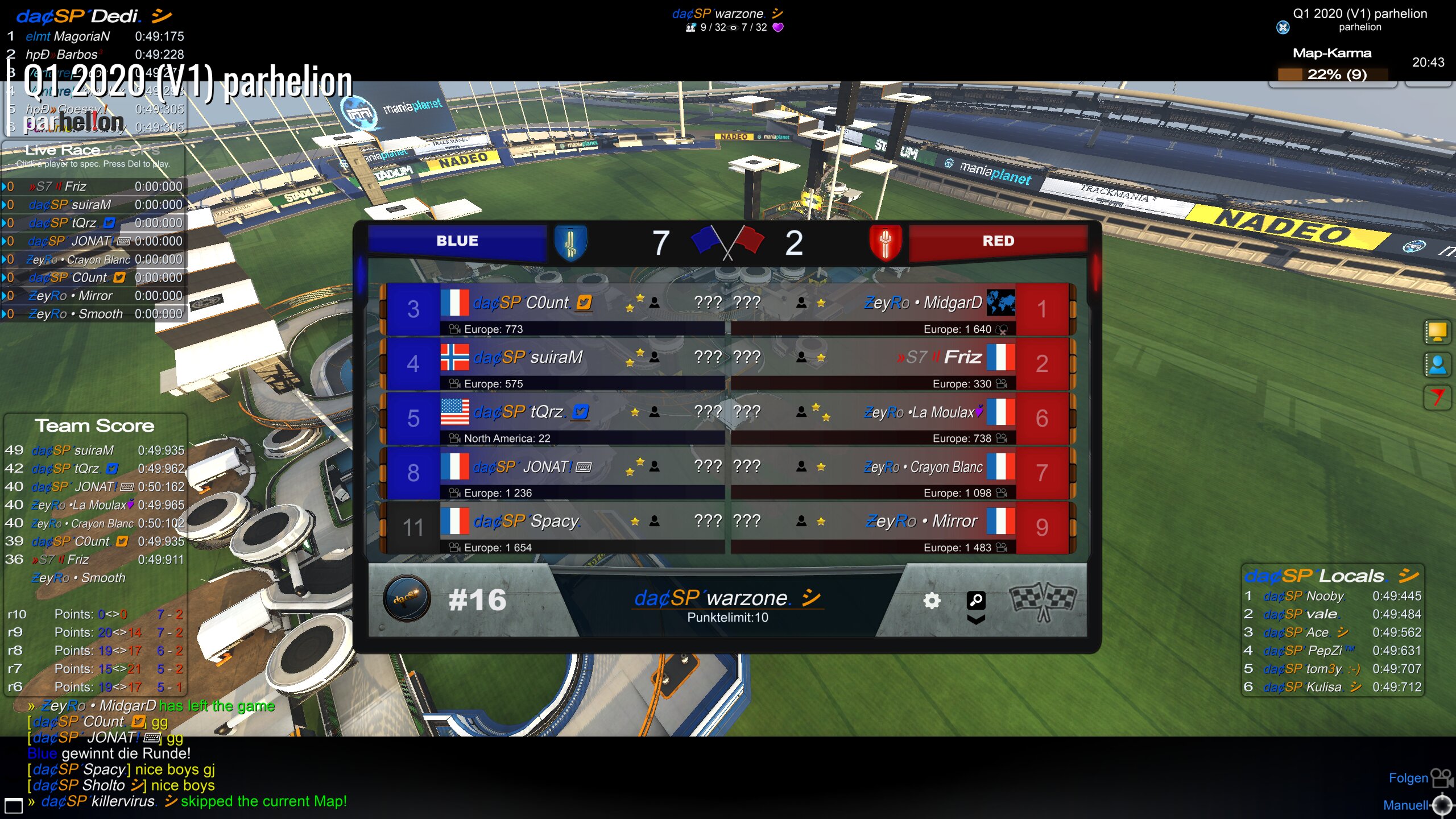1456x819 pixels.
Task: Open the blue player profile icon
Action: point(1437,365)
